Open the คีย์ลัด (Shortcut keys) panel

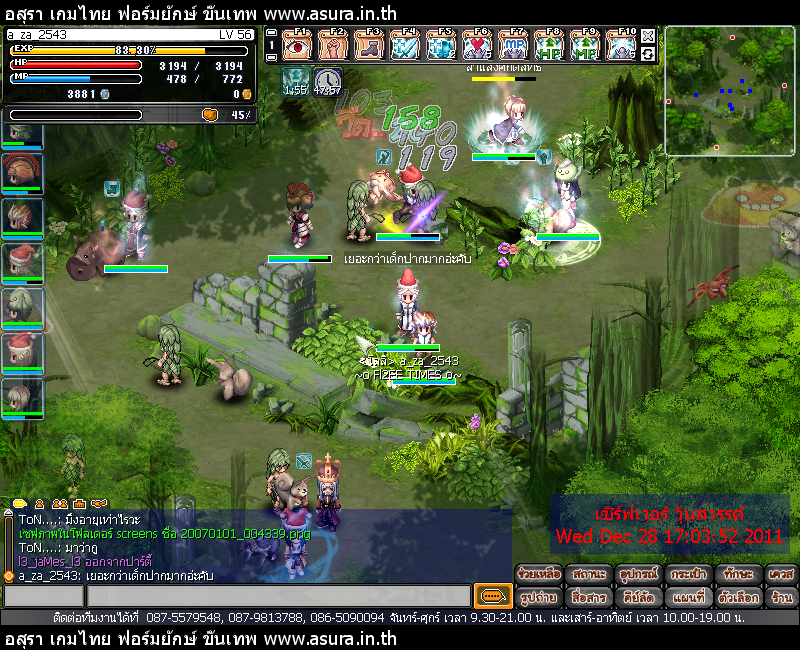(637, 597)
